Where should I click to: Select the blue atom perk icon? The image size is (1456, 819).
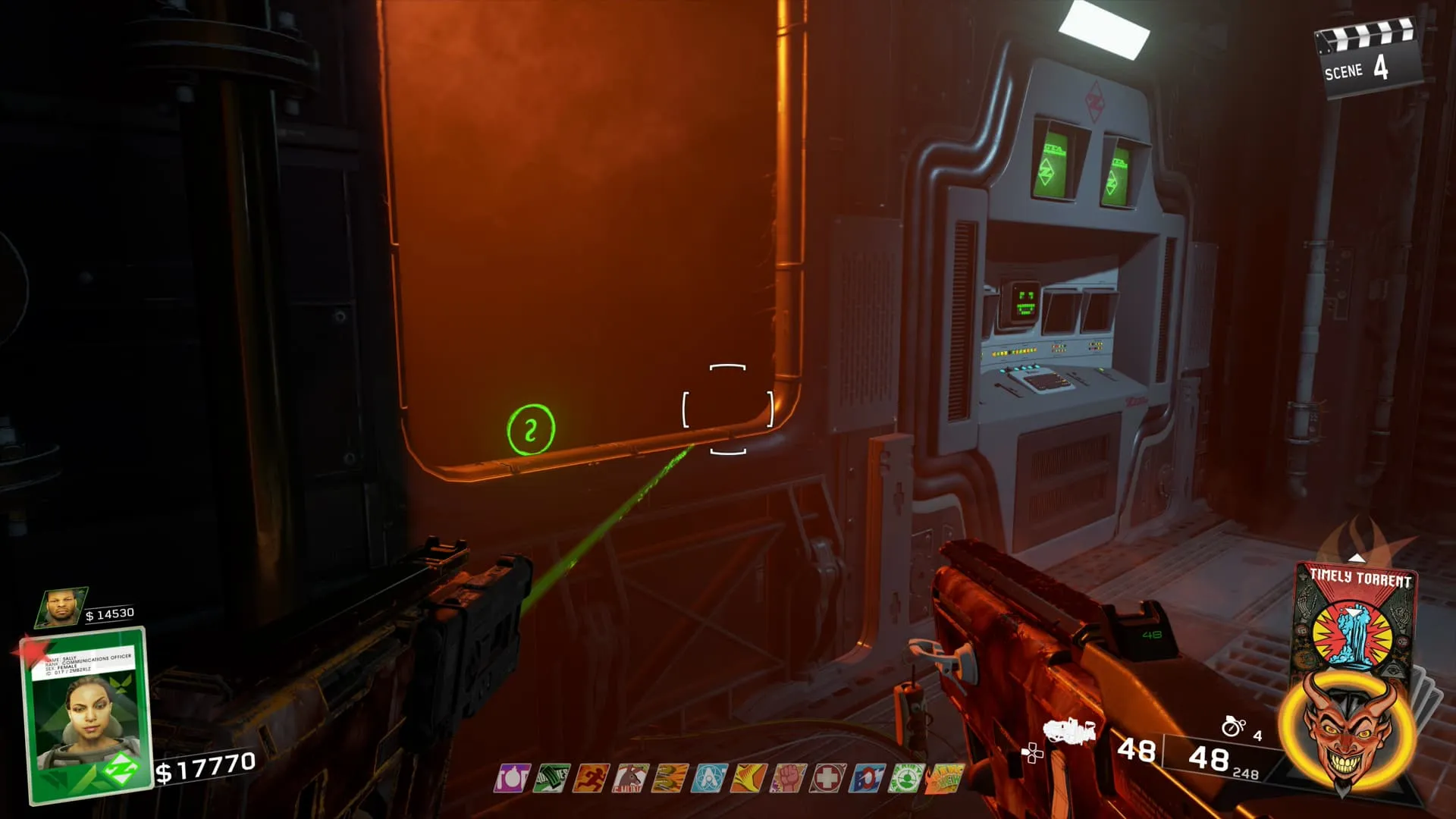[x=709, y=778]
